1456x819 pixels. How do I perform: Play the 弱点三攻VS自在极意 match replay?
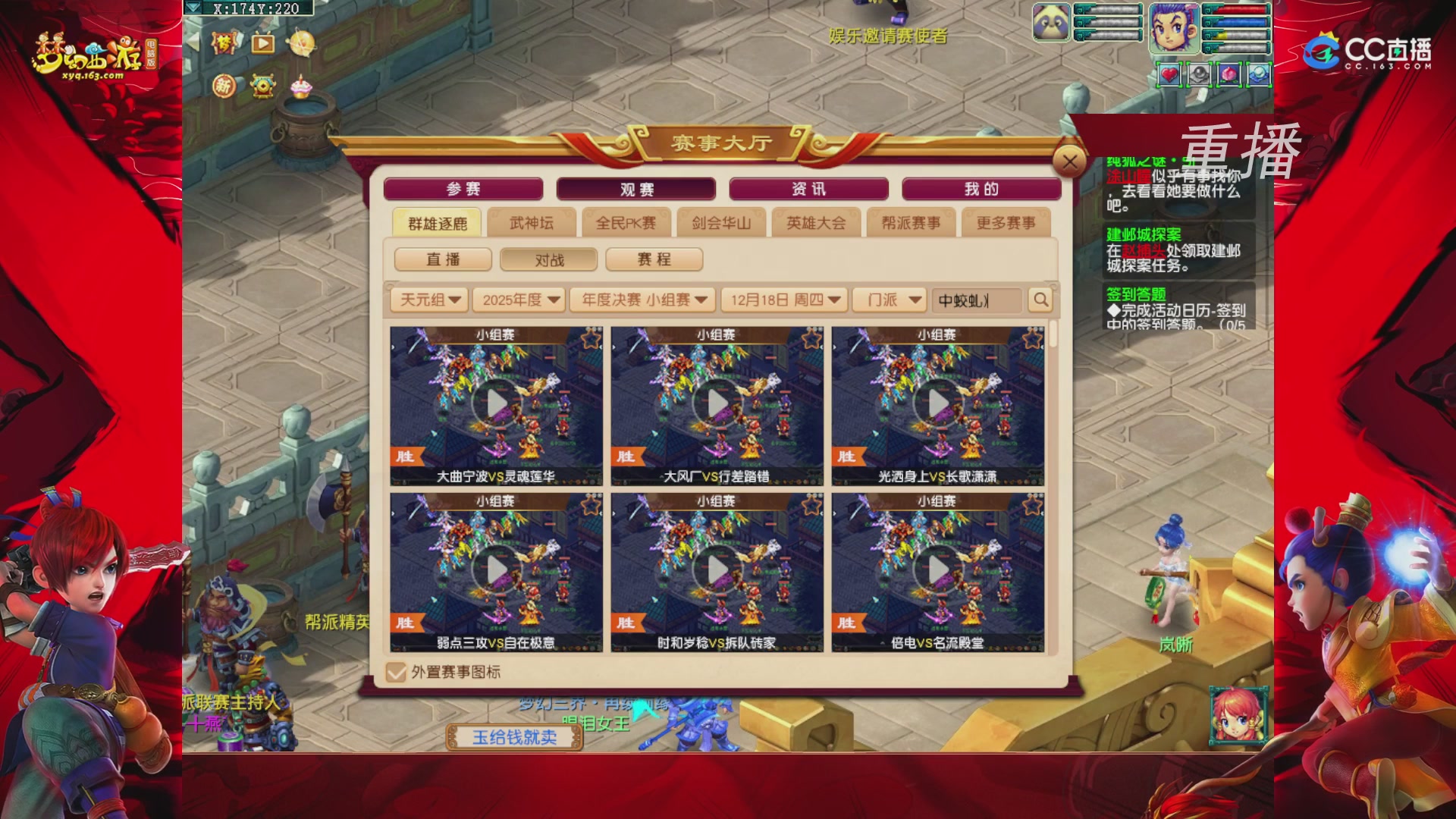(496, 570)
